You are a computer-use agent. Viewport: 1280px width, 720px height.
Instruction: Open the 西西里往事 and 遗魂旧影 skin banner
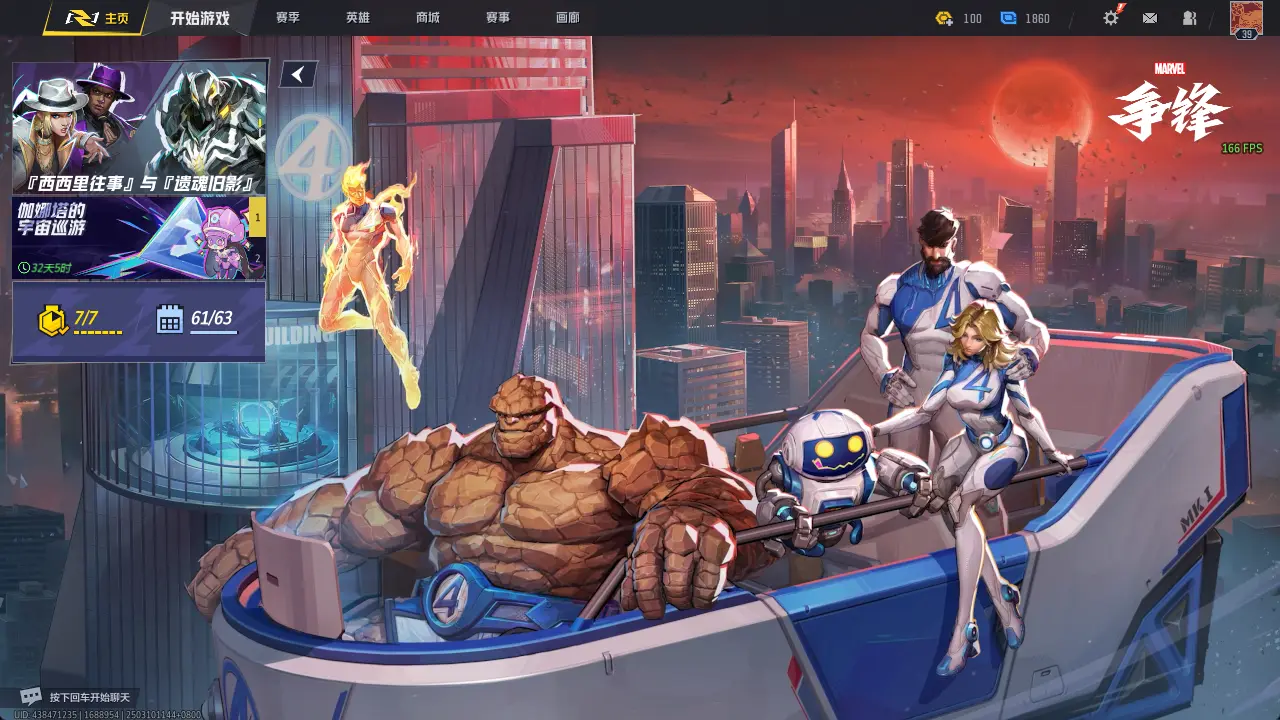click(x=138, y=127)
